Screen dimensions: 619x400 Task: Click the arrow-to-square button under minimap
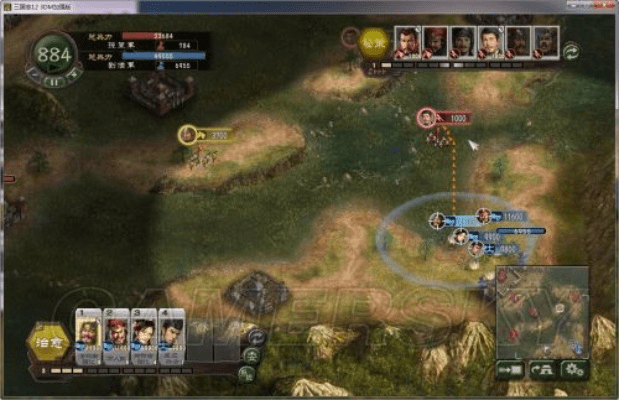(510, 368)
